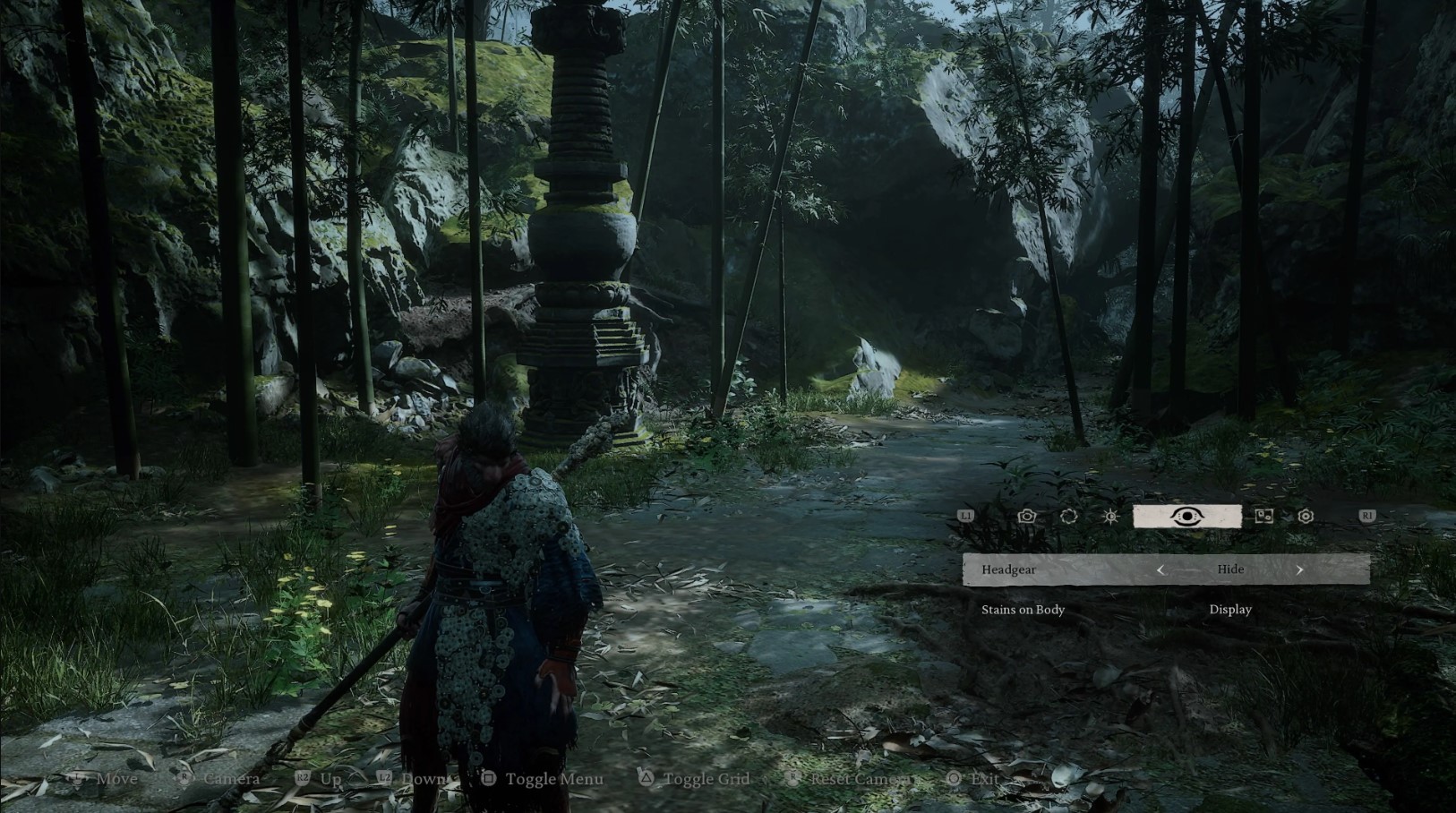Open the aperture ring tab
1456x813 pixels.
(x=1068, y=517)
